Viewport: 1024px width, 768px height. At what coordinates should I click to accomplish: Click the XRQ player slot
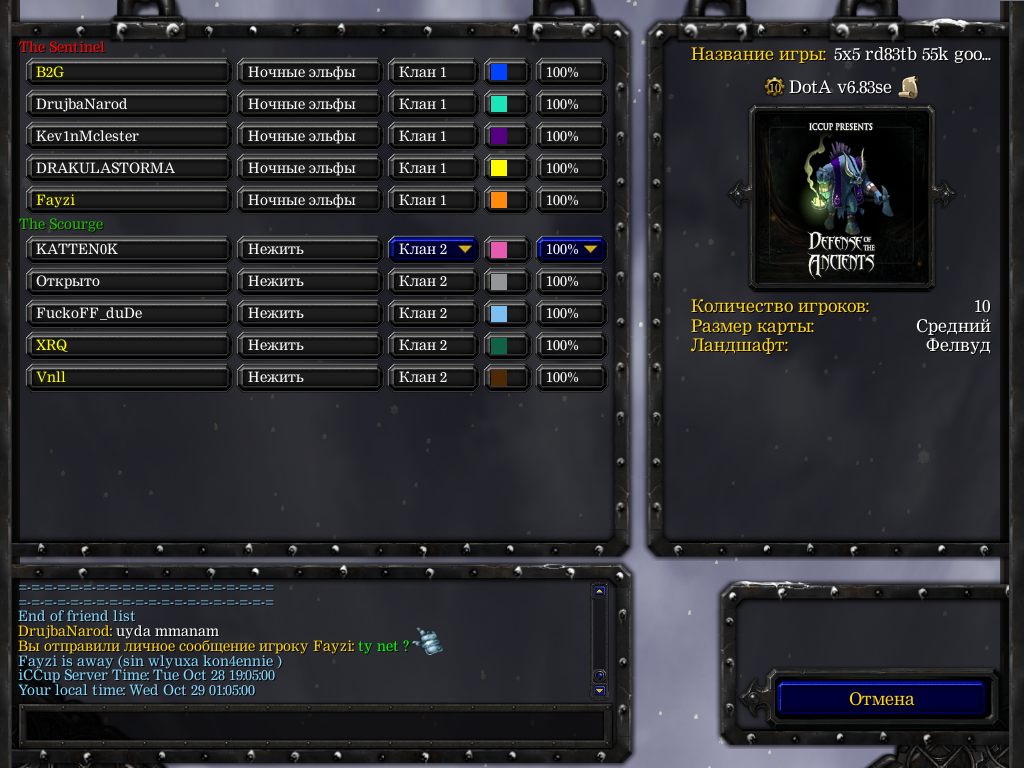tap(128, 345)
